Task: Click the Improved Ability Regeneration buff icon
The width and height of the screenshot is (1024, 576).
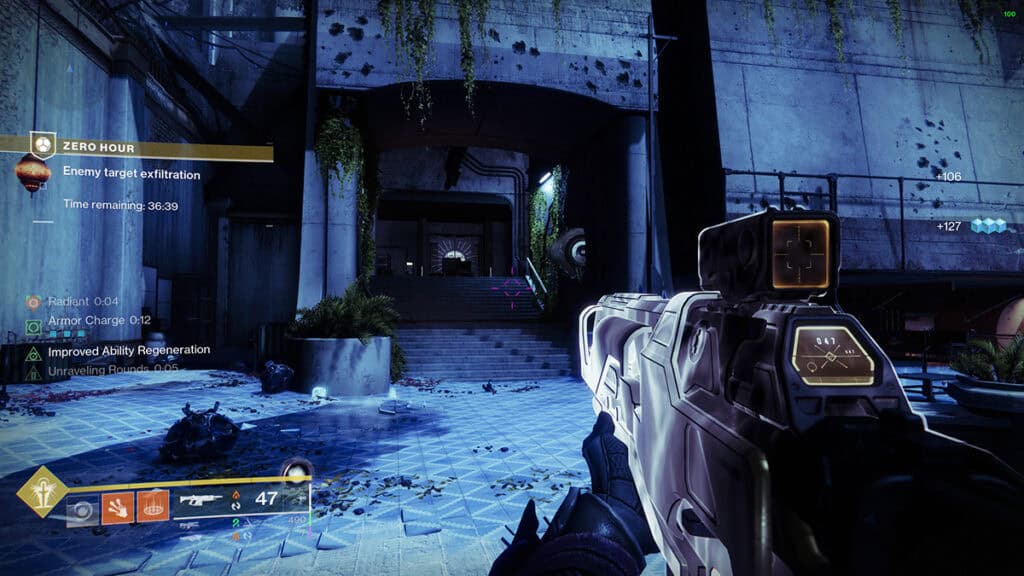Action: click(x=33, y=352)
